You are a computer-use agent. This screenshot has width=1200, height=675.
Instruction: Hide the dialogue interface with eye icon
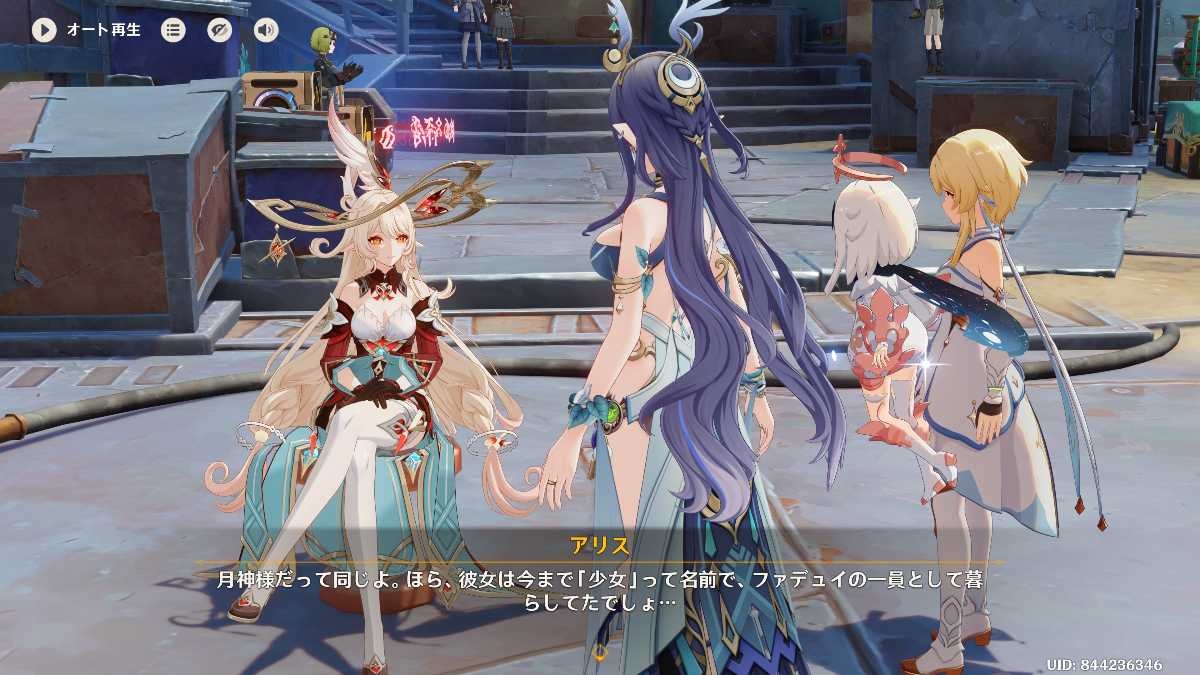point(219,30)
